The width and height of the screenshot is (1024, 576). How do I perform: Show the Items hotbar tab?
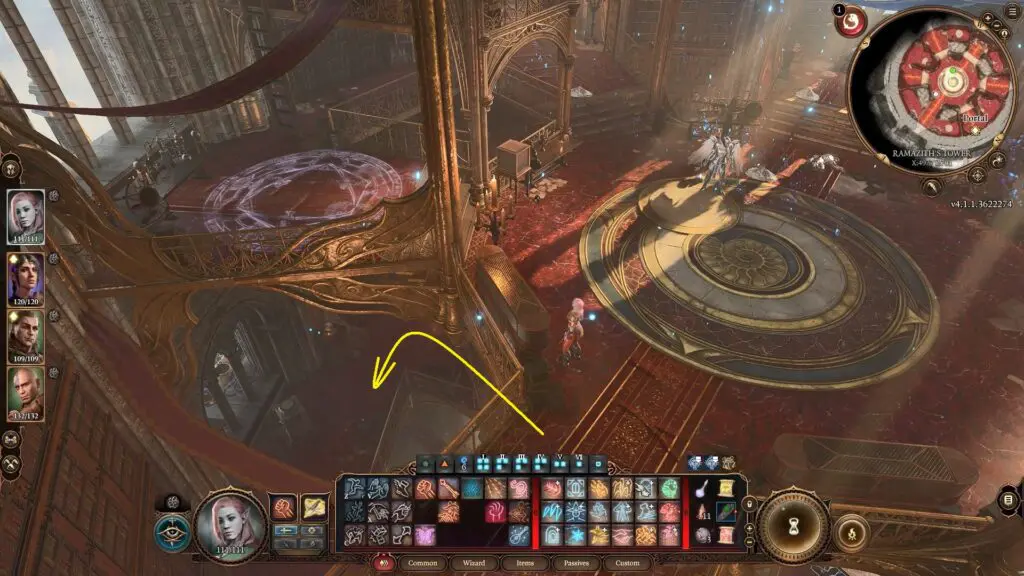(524, 563)
